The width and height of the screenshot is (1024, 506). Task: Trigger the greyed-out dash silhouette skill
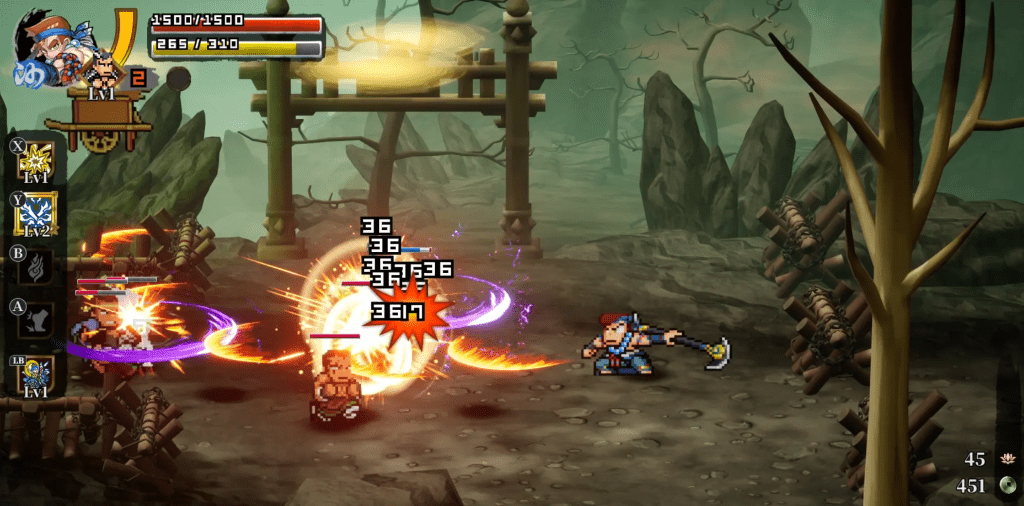click(36, 320)
